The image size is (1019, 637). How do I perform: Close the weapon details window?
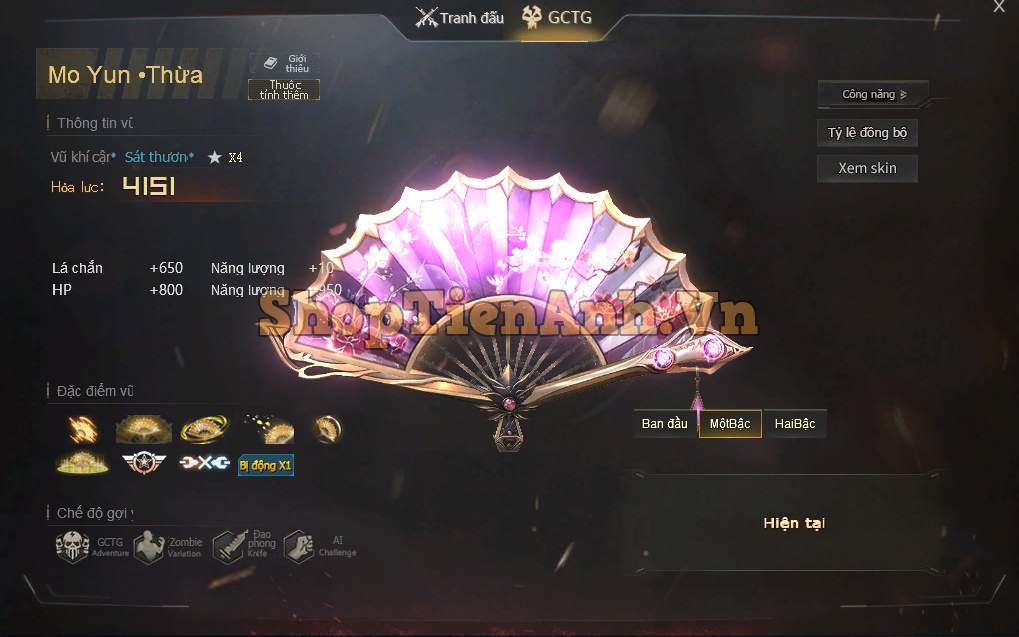pos(998,7)
